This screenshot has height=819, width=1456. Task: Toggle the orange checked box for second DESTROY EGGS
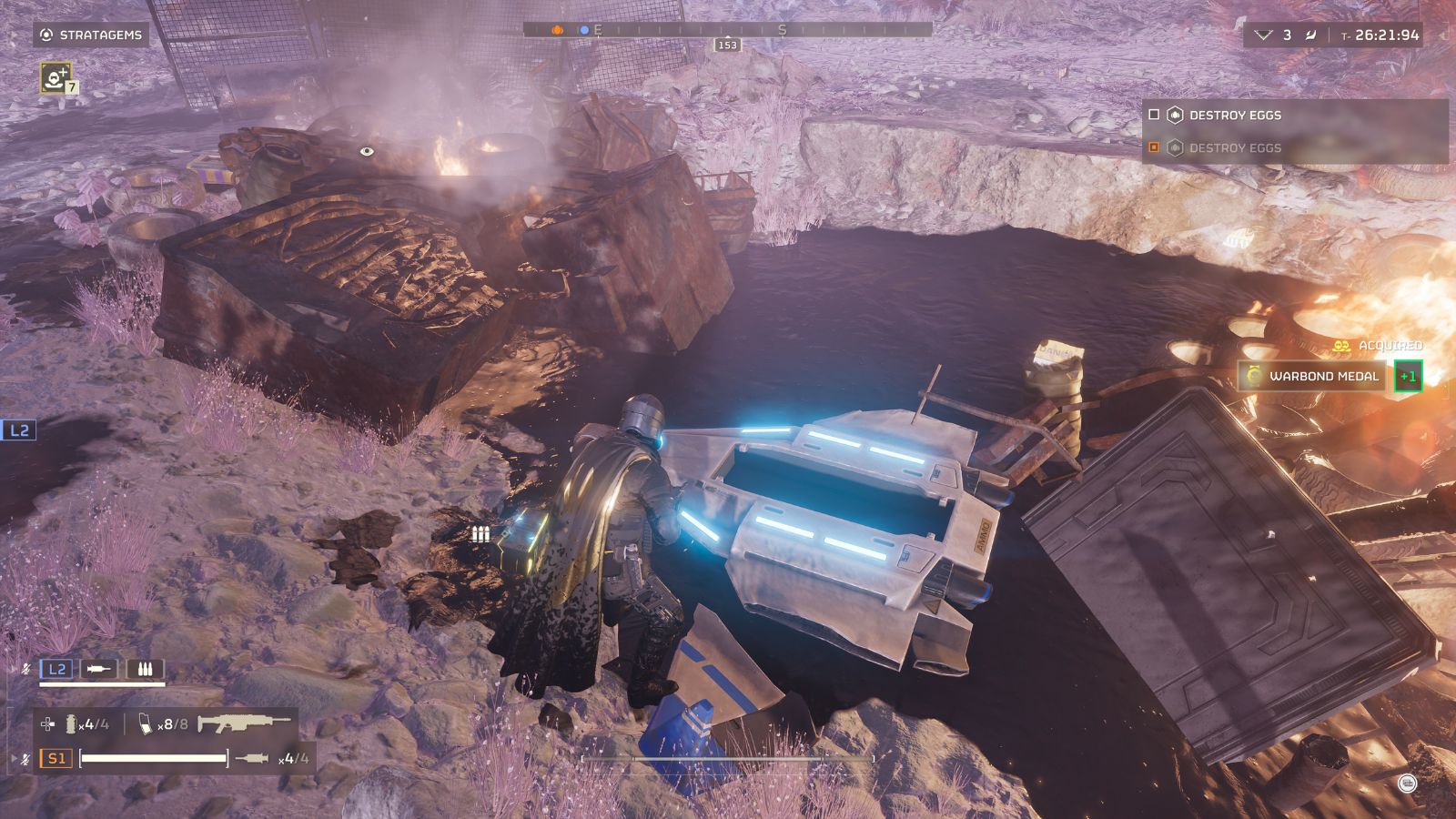pos(1154,146)
